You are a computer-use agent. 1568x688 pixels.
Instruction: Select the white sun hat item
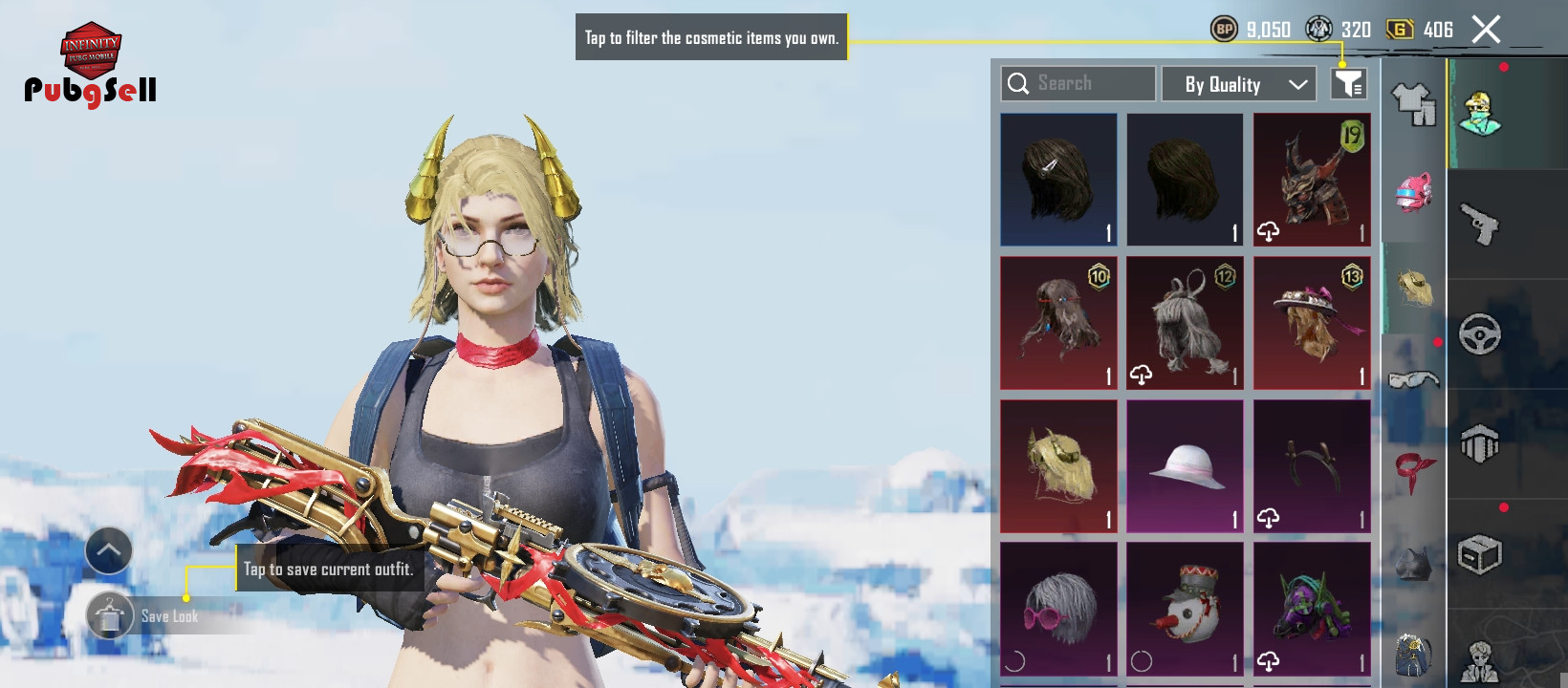tap(1185, 466)
